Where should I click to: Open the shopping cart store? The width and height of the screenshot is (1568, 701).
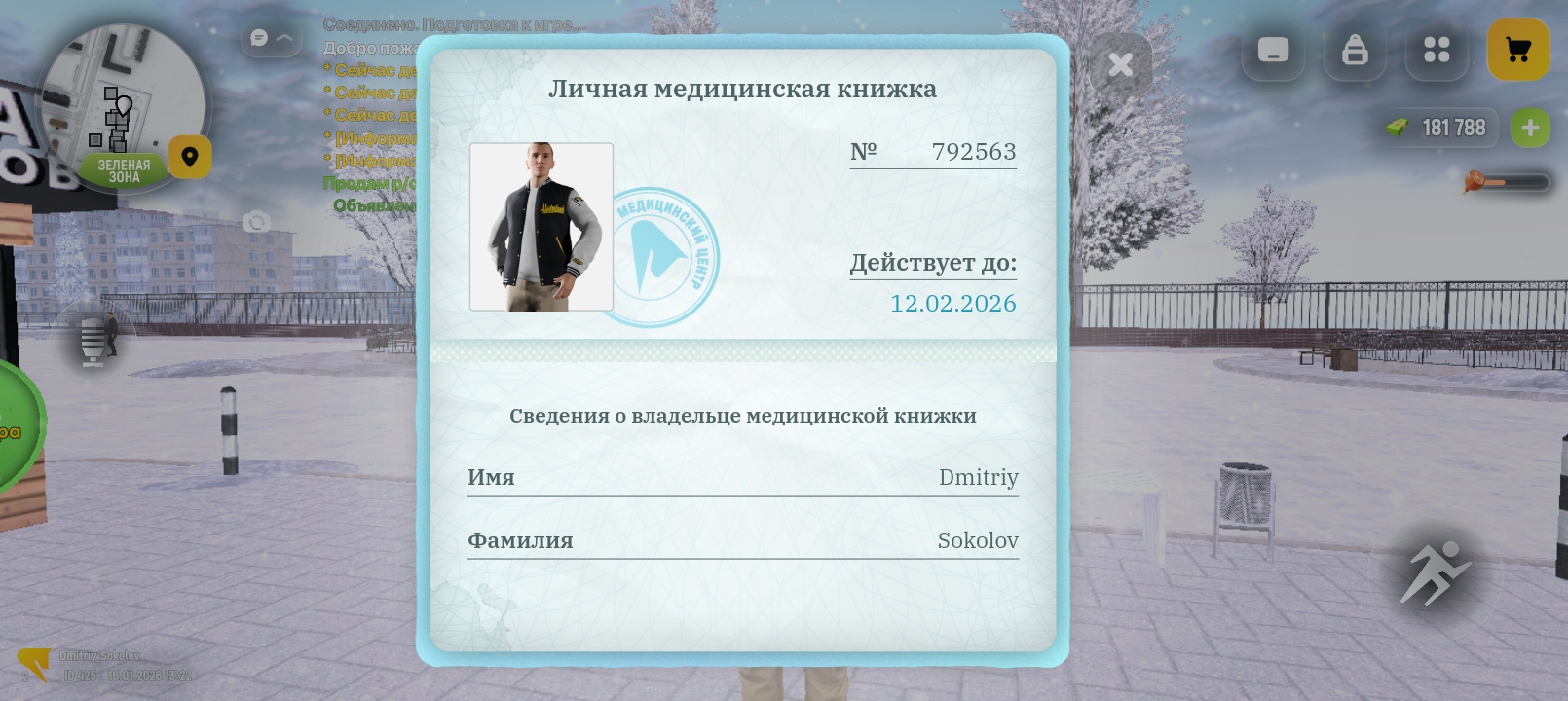pyautogui.click(x=1518, y=50)
